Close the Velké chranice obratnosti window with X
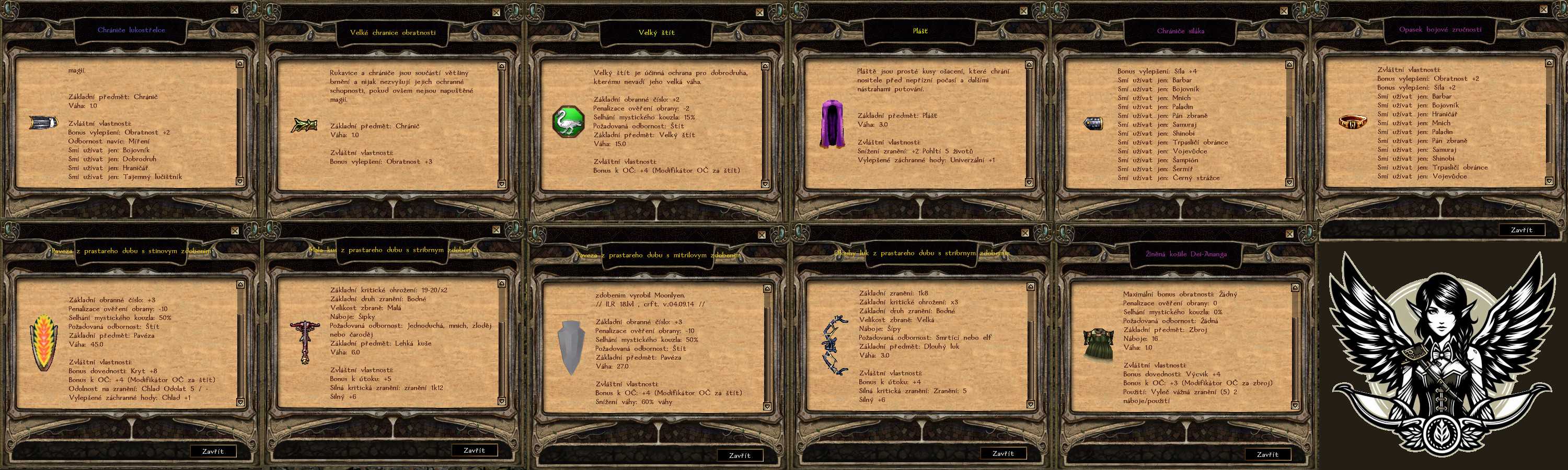Viewport: 1568px width, 470px height. click(496, 12)
